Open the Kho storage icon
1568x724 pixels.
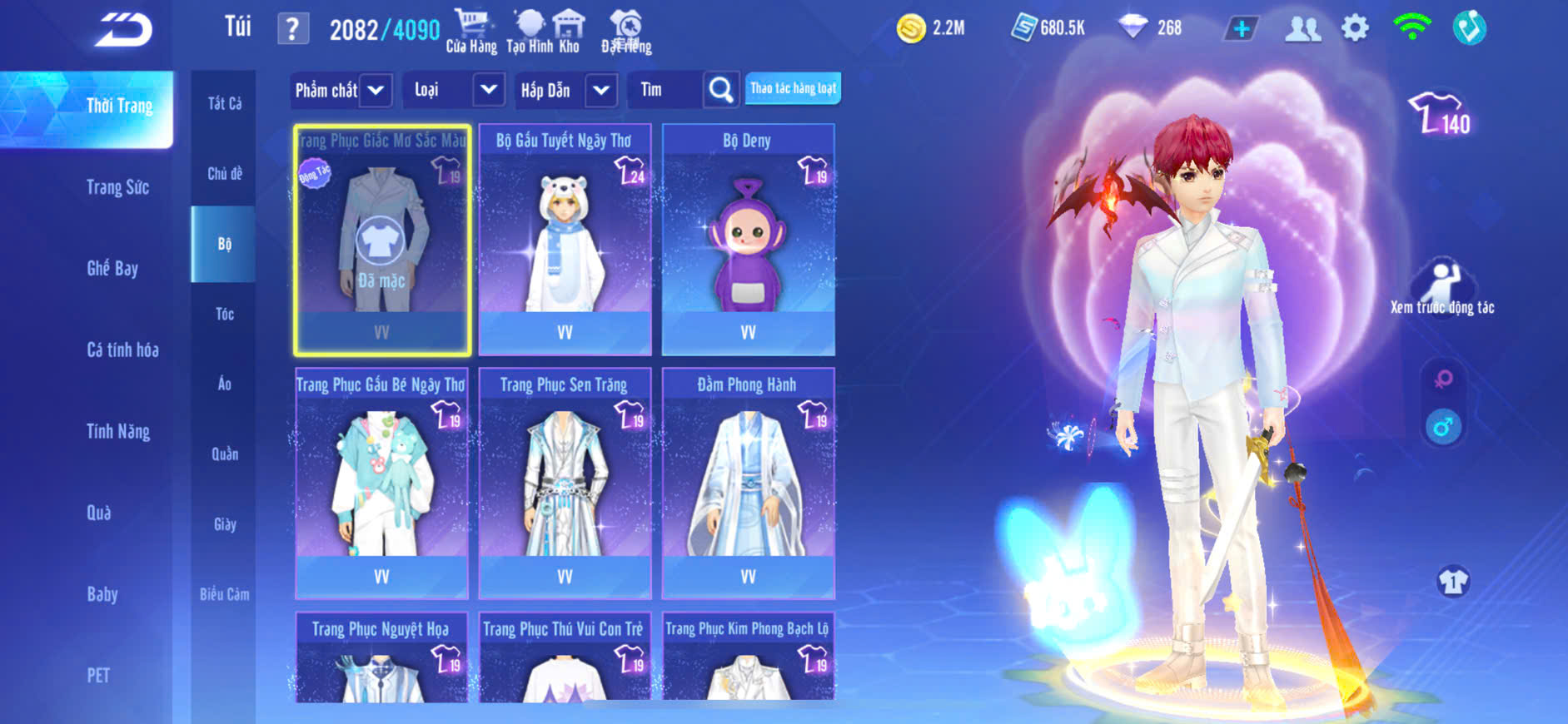[569, 32]
